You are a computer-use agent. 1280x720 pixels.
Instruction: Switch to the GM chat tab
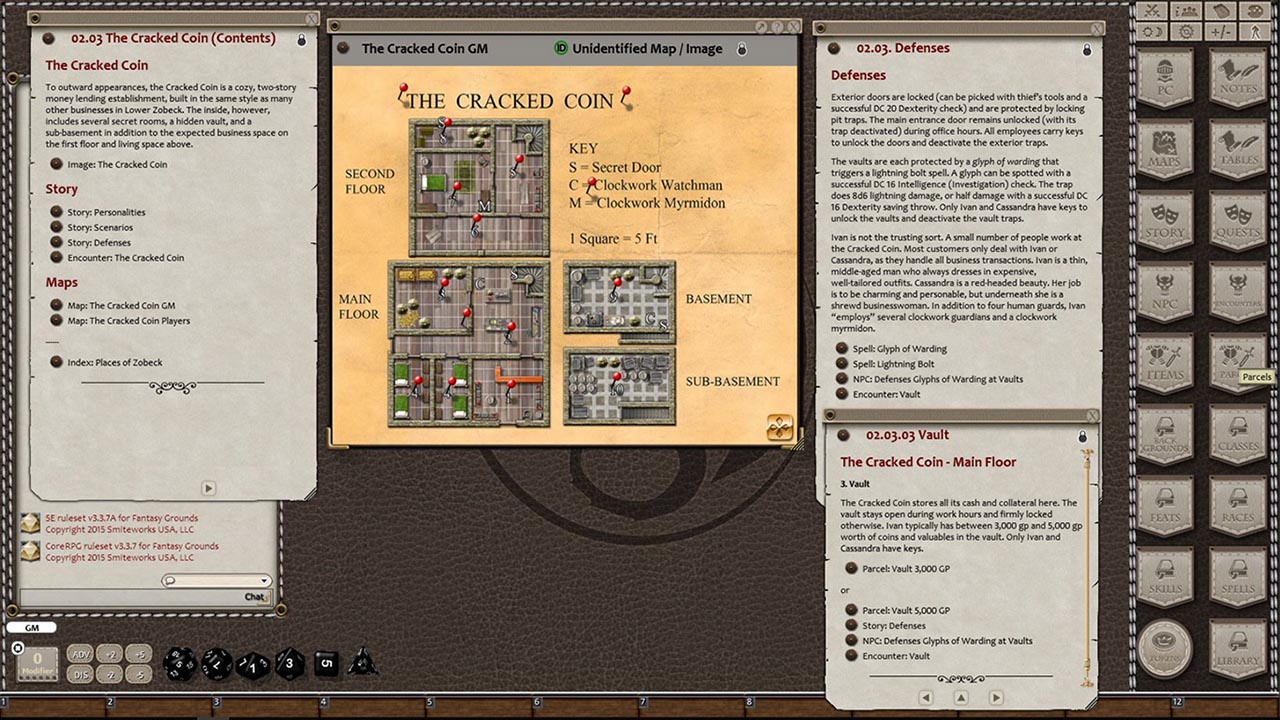[33, 627]
